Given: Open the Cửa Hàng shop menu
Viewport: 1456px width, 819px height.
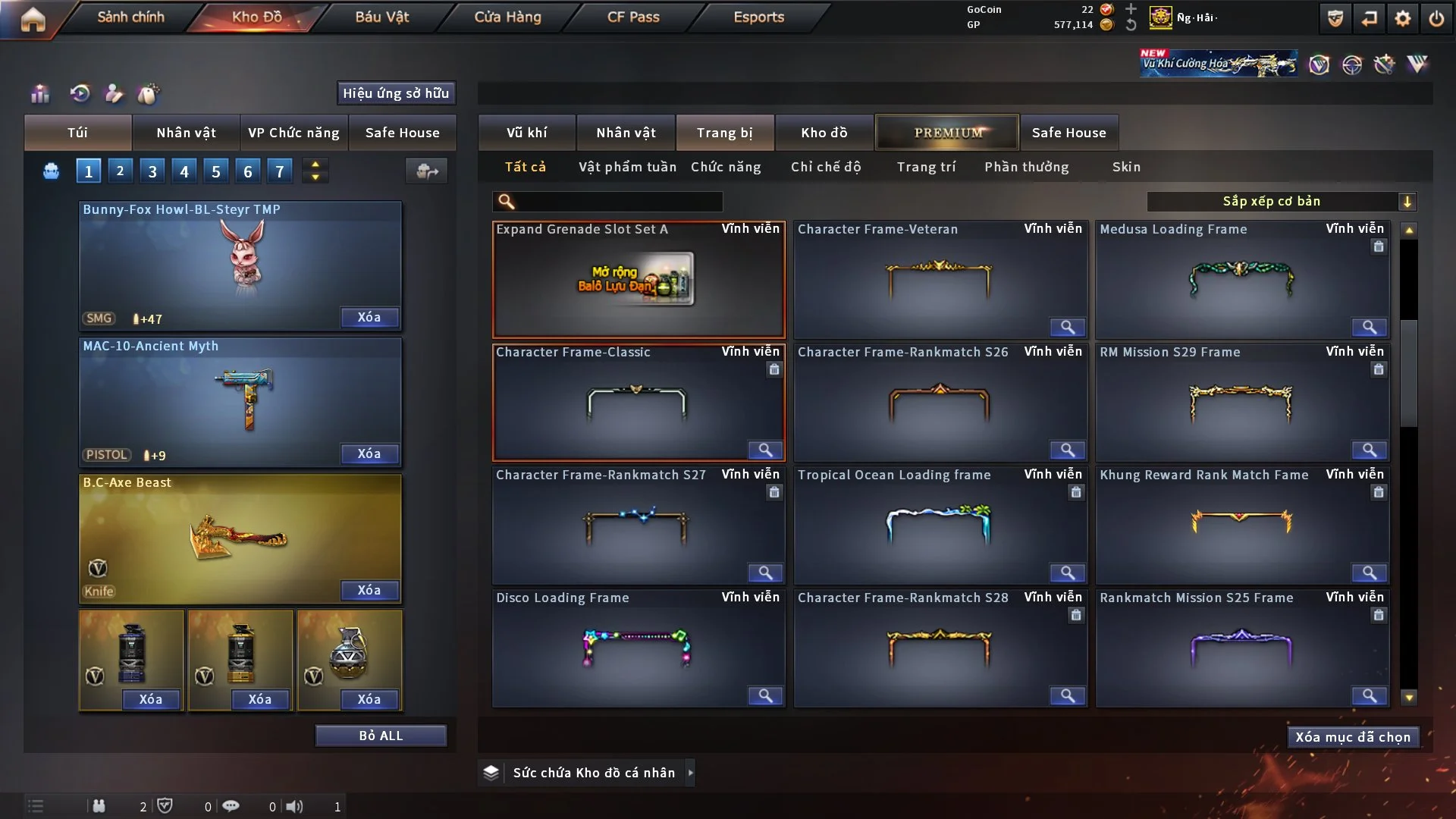Looking at the screenshot, I should (x=507, y=17).
